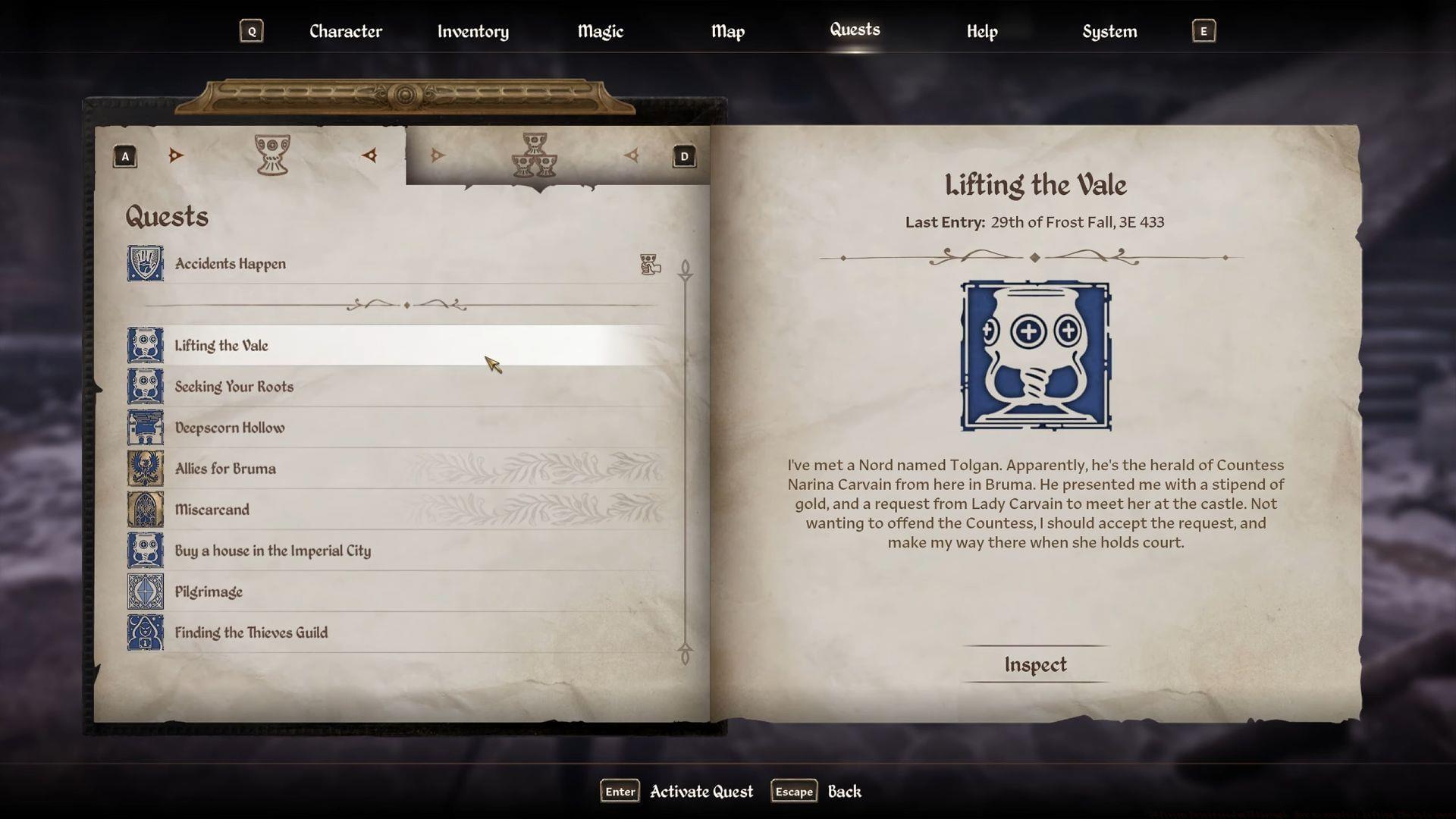This screenshot has width=1456, height=819.
Task: Choose Buy a house in the Imperial City
Action: pos(272,551)
